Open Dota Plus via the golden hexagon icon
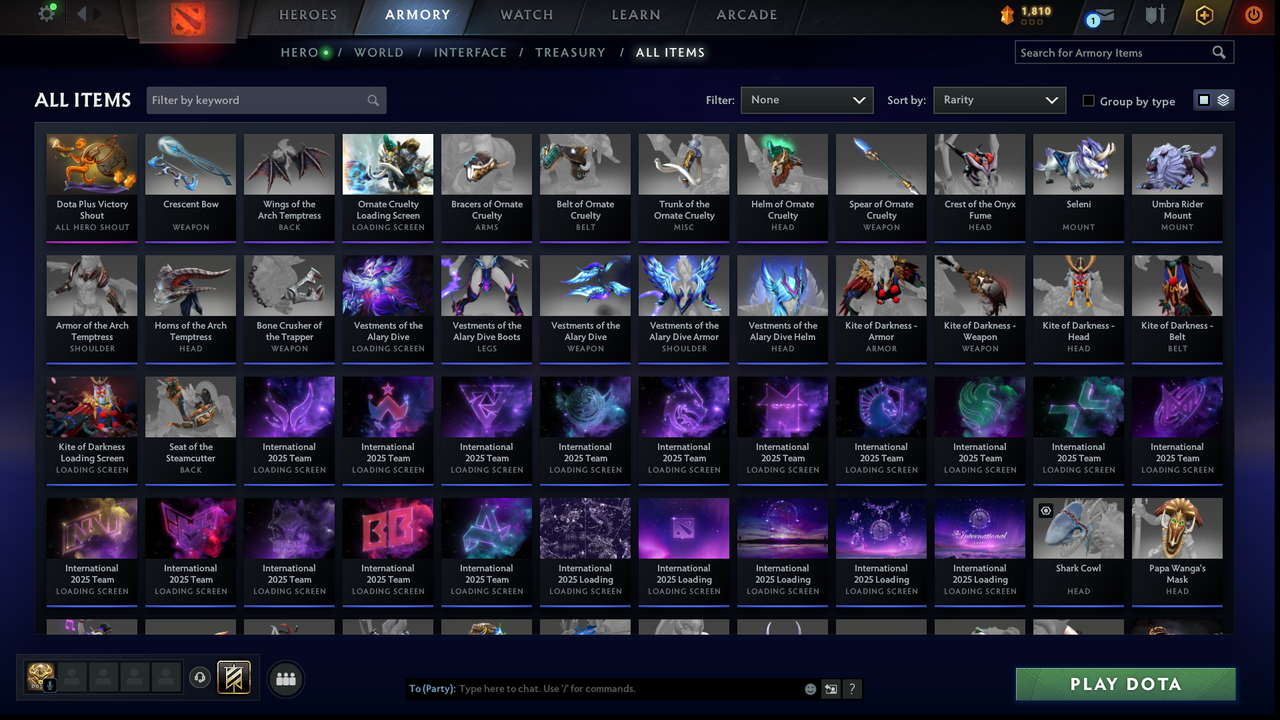 pos(1204,16)
